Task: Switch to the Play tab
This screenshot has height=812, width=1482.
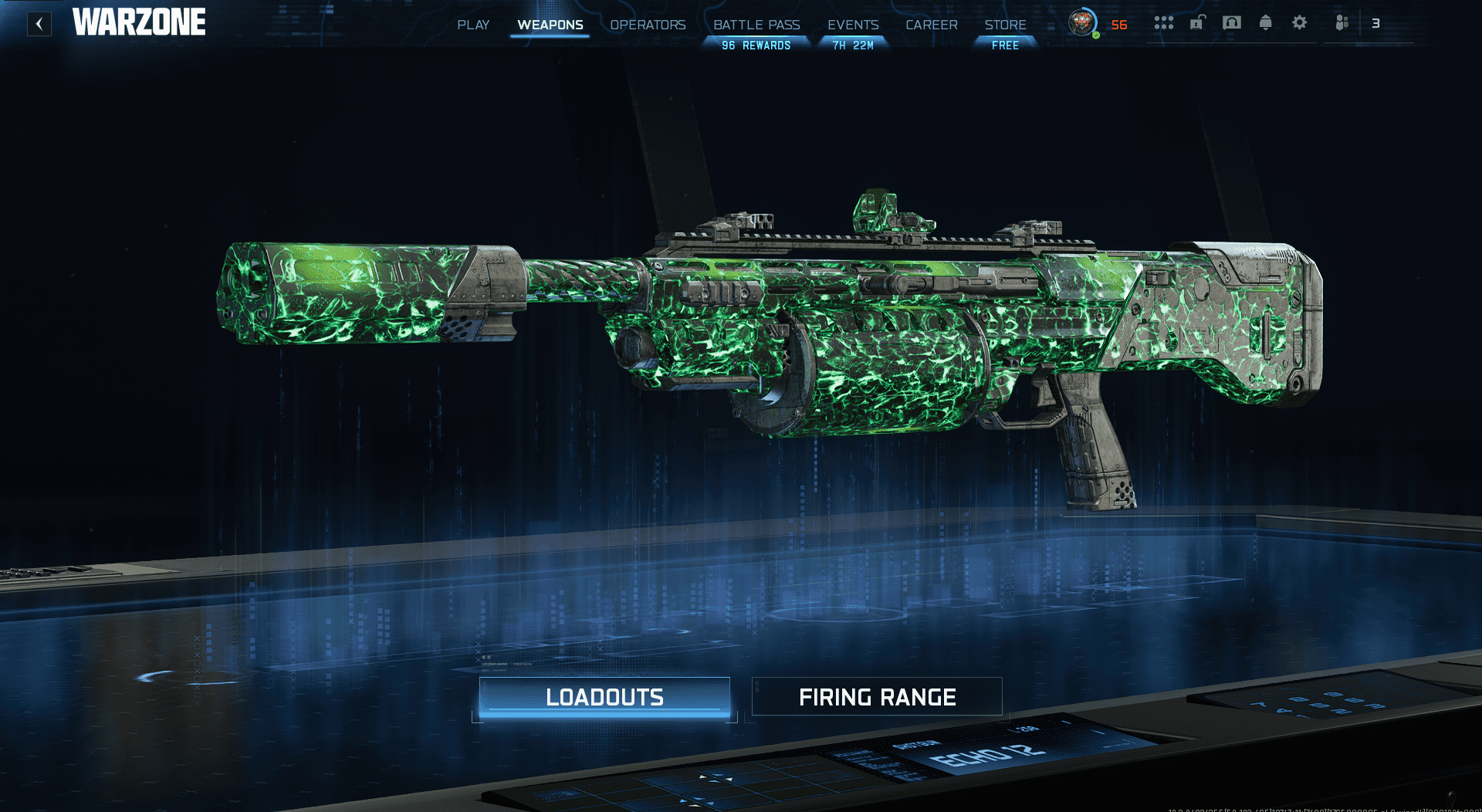Action: click(473, 25)
